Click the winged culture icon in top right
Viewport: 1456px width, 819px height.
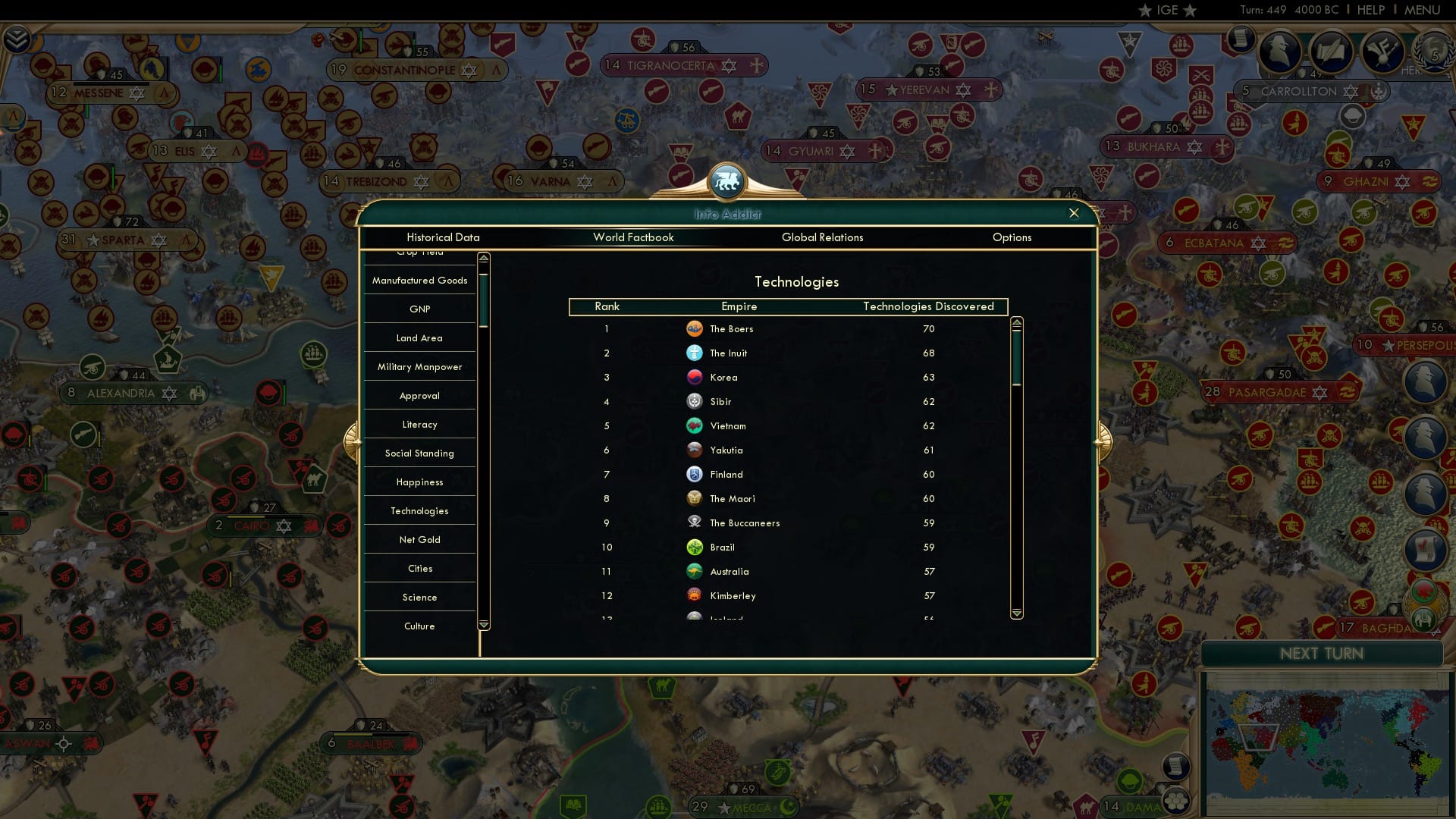[x=1381, y=53]
